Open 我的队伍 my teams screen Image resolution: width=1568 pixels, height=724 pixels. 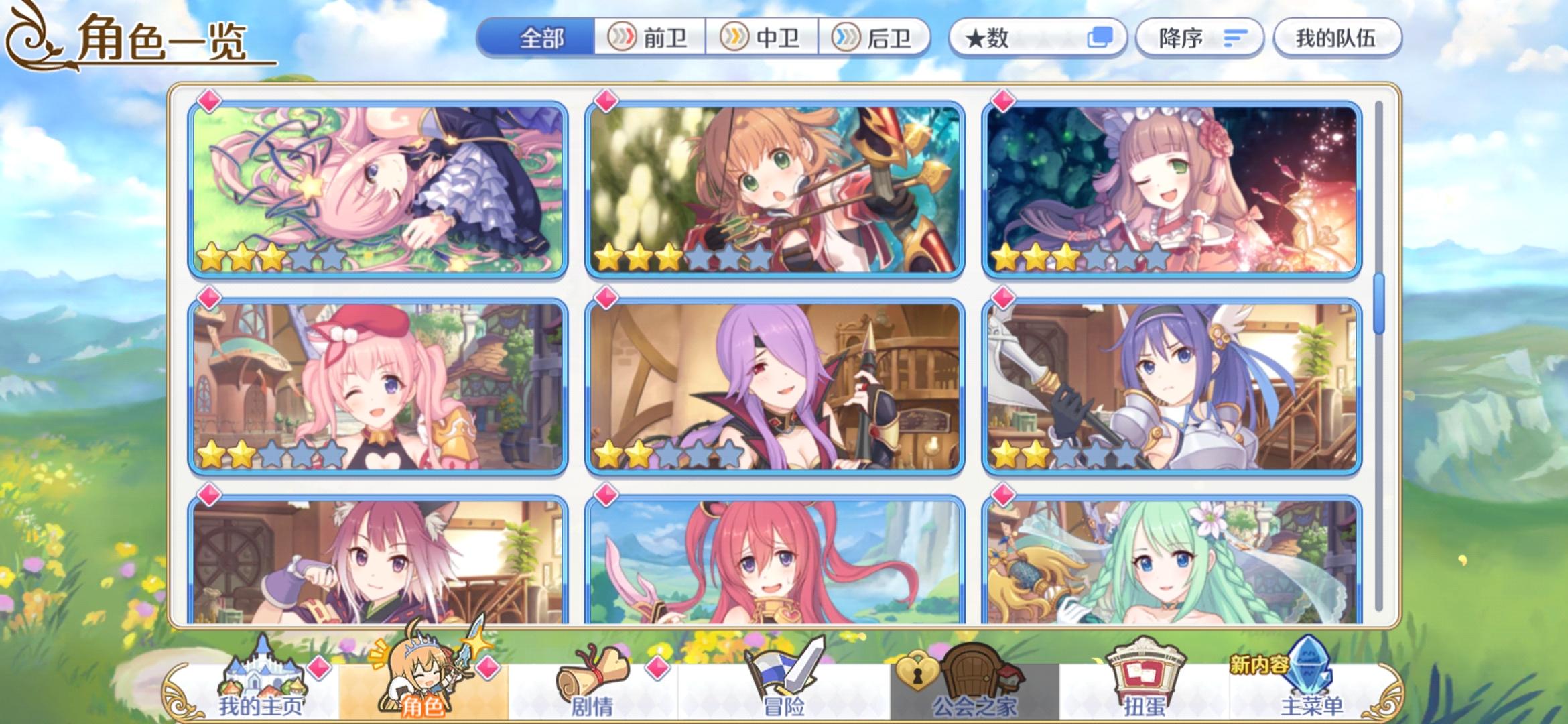tap(1337, 38)
